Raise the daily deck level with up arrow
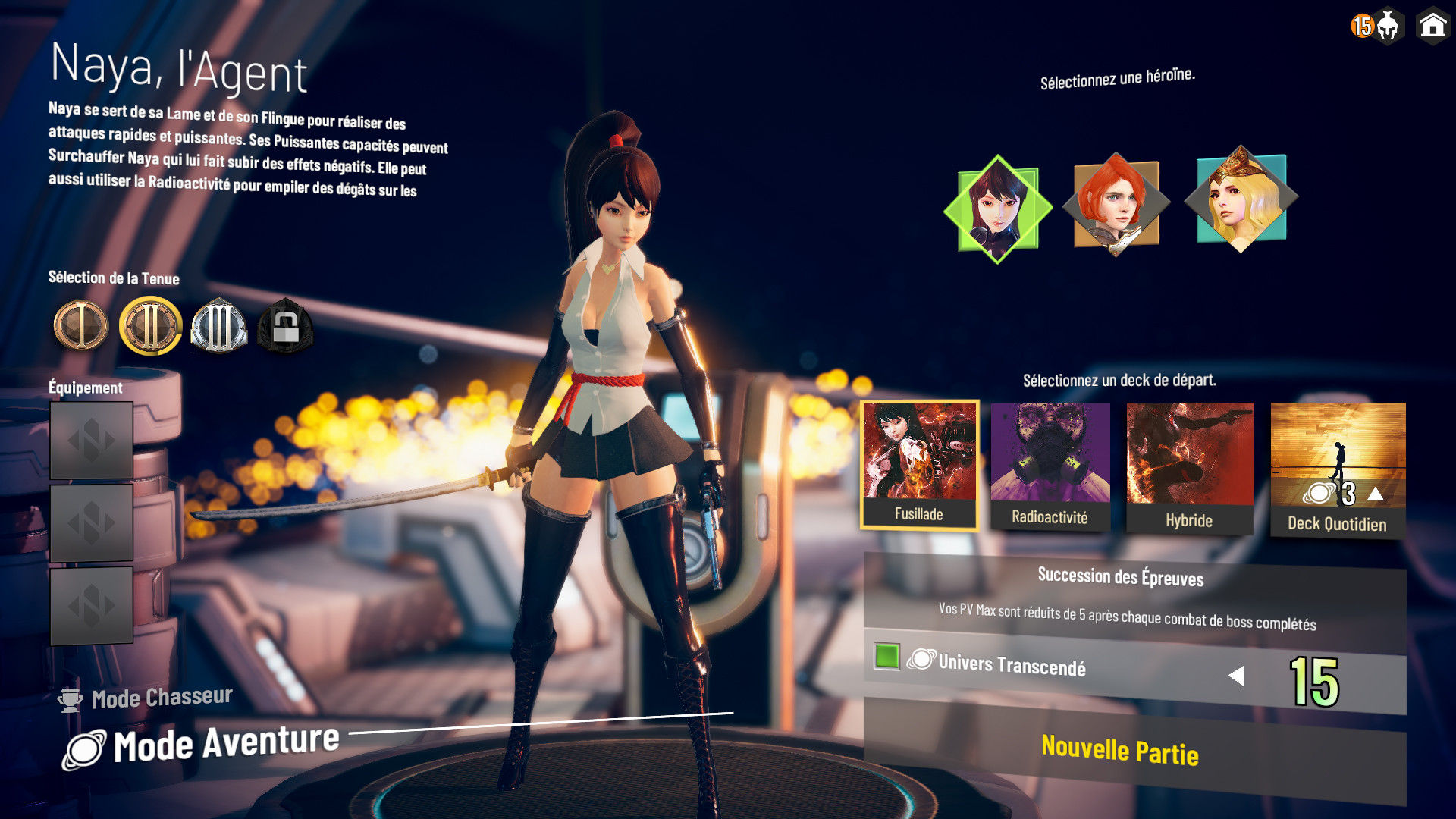The image size is (1456, 819). pyautogui.click(x=1376, y=495)
